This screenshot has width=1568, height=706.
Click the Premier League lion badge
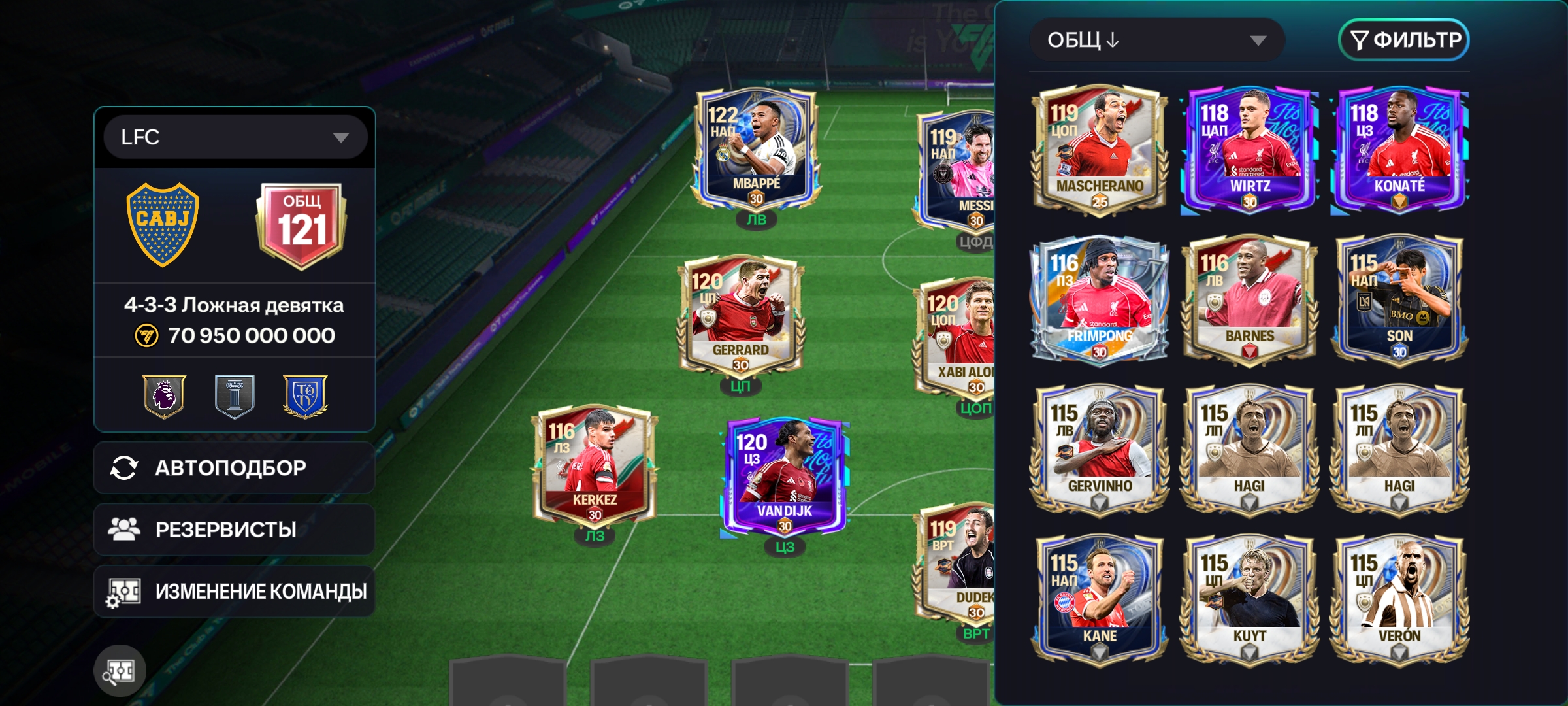[164, 396]
